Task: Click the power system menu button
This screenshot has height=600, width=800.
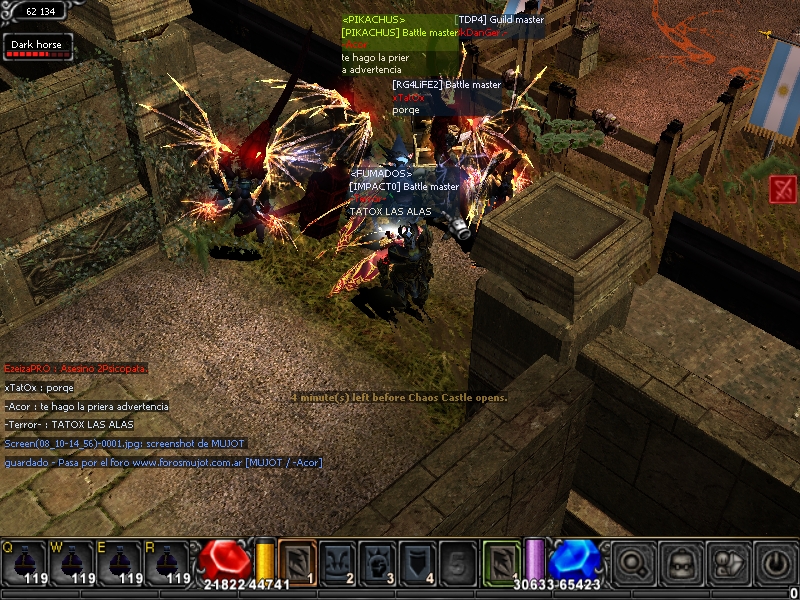Action: pos(776,564)
